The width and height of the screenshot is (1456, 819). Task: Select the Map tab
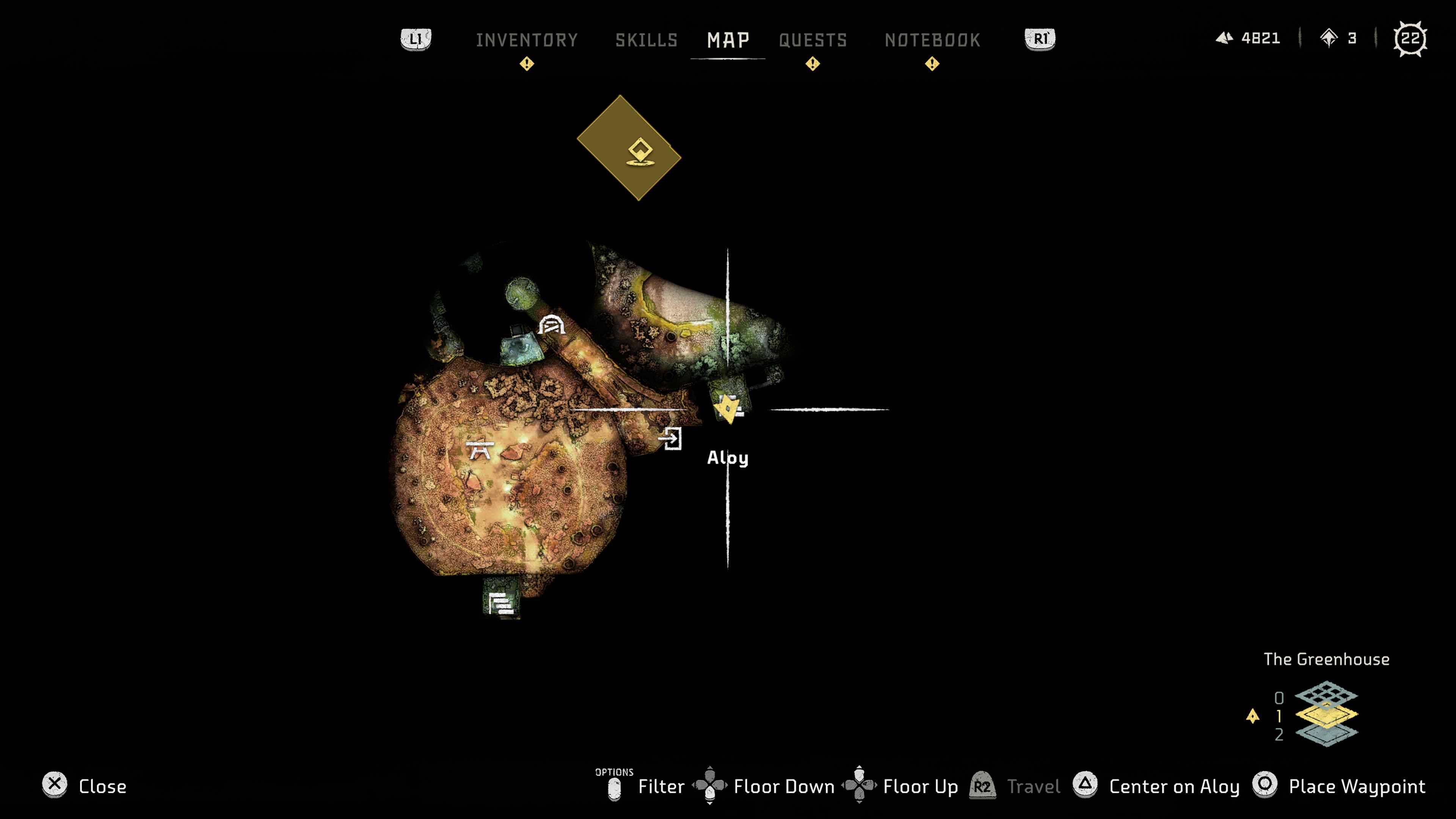tap(728, 40)
